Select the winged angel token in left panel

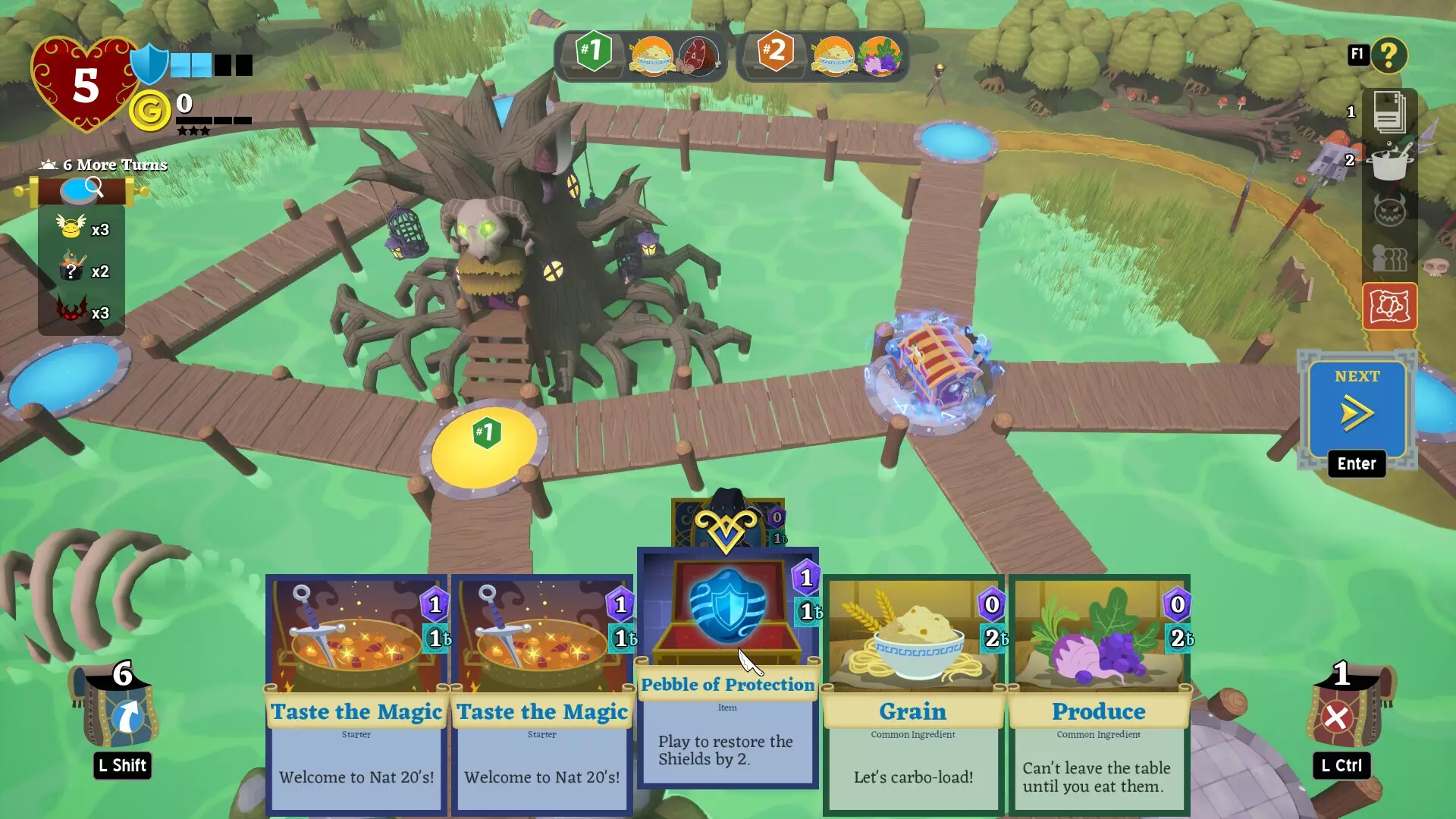pyautogui.click(x=69, y=228)
